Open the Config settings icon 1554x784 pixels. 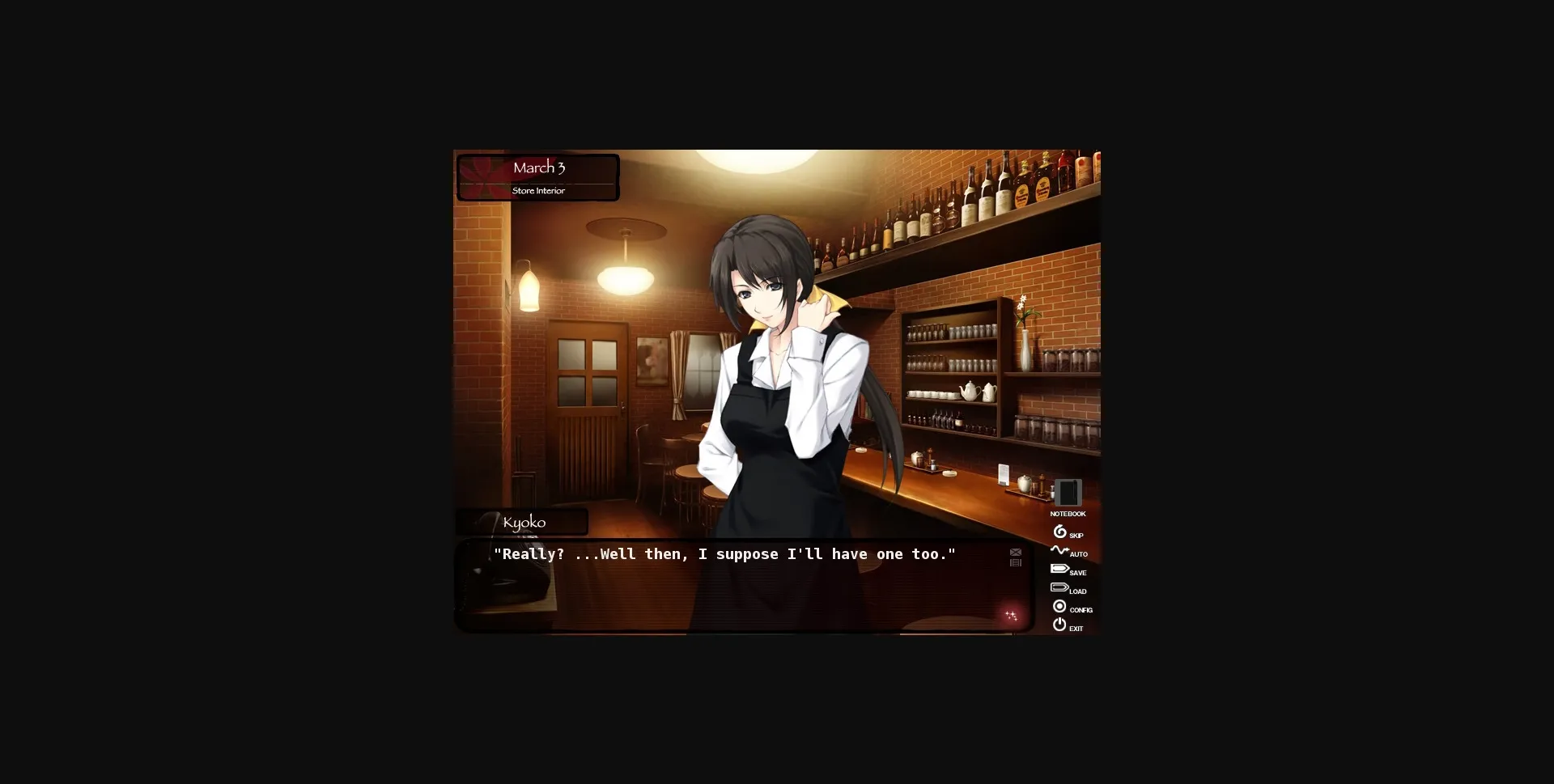(1059, 606)
